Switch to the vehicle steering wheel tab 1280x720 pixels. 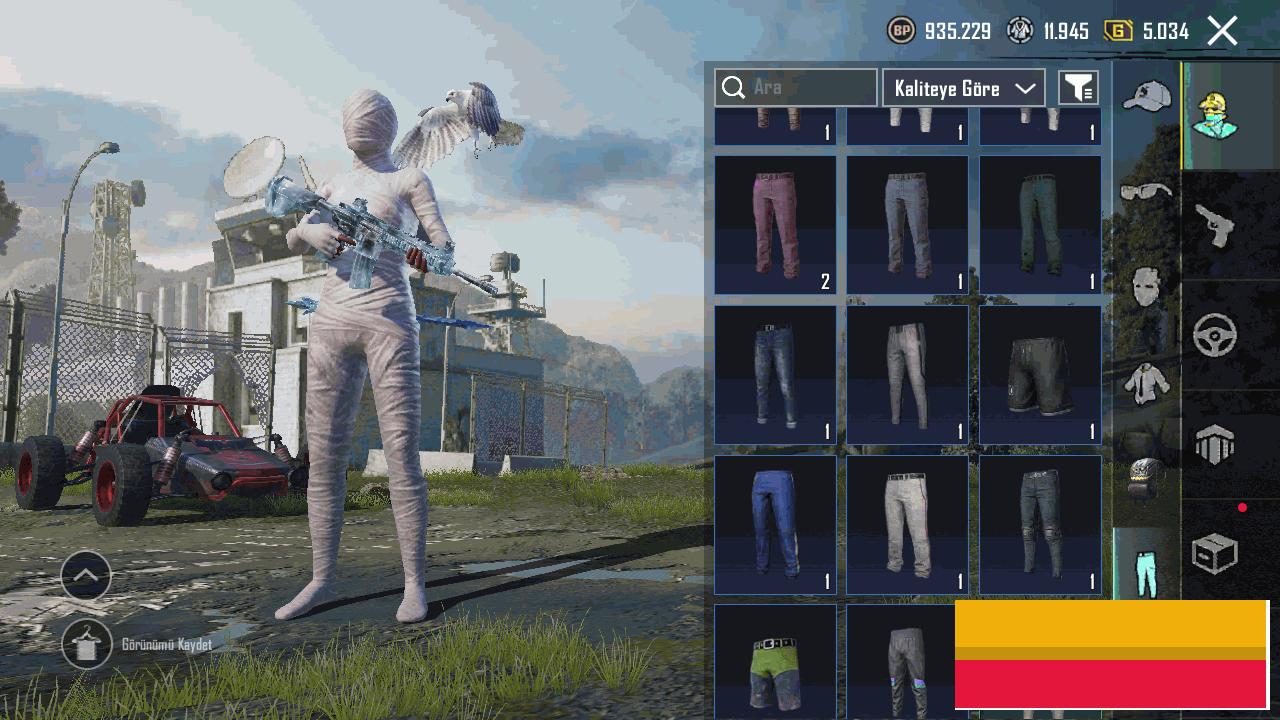pos(1215,335)
